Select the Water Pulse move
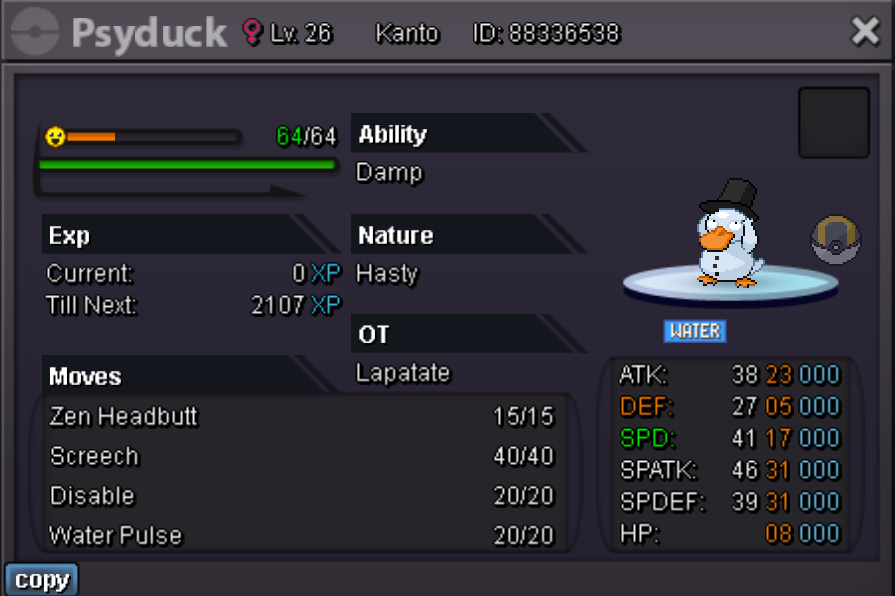 point(300,535)
